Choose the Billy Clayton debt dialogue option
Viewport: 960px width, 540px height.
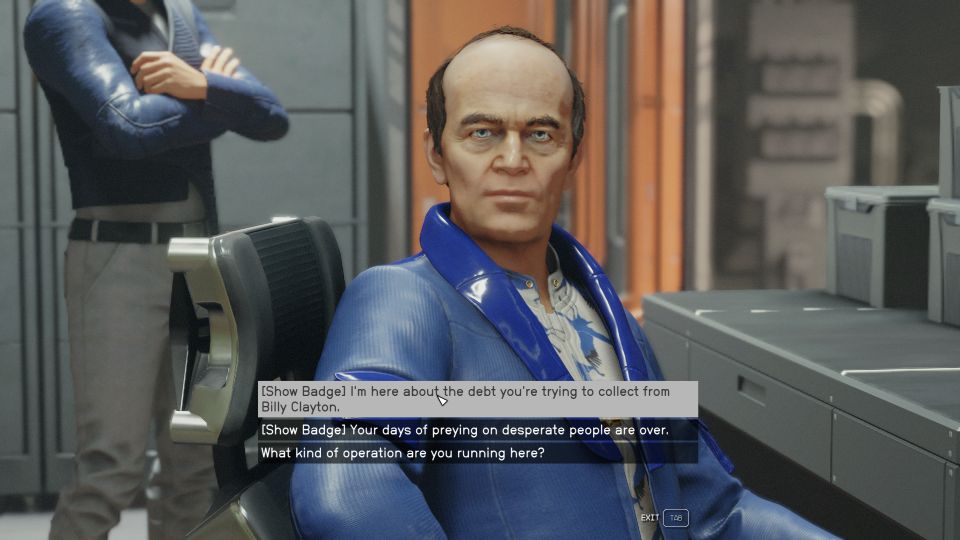[477, 399]
